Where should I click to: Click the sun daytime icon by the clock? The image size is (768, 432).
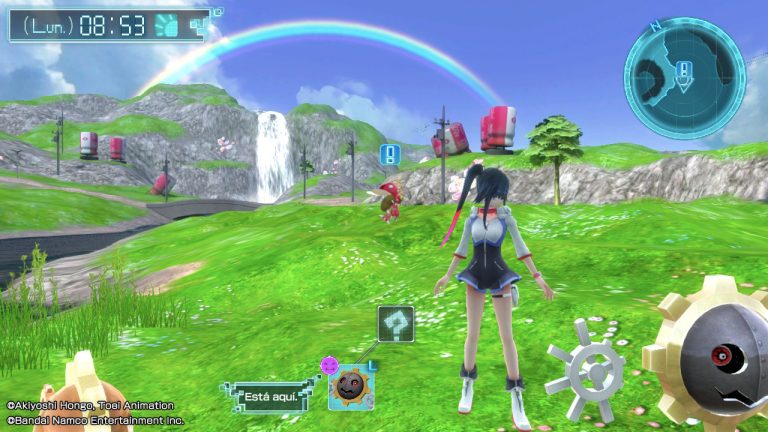[x=167, y=25]
